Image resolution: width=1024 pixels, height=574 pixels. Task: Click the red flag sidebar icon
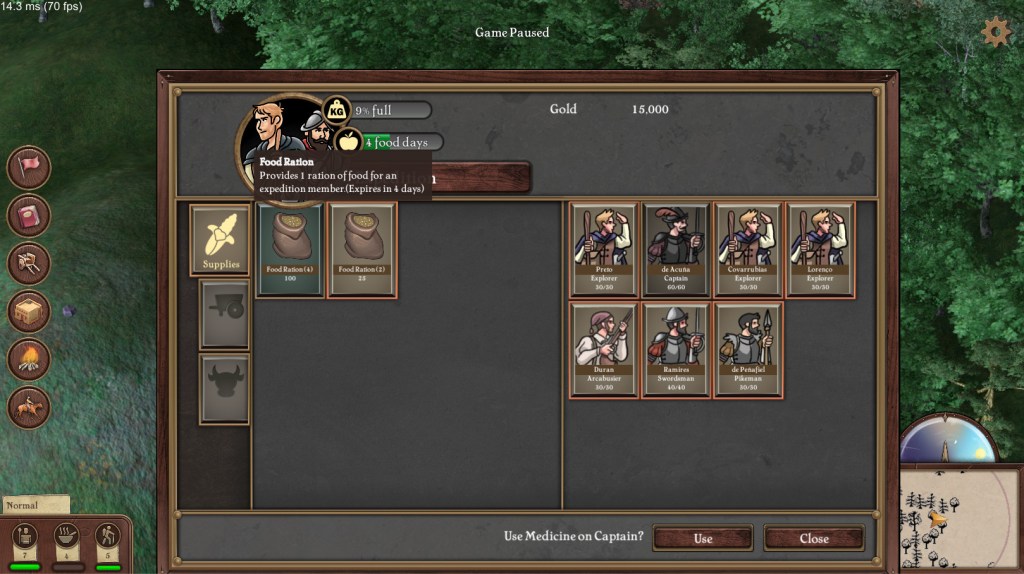coord(29,167)
